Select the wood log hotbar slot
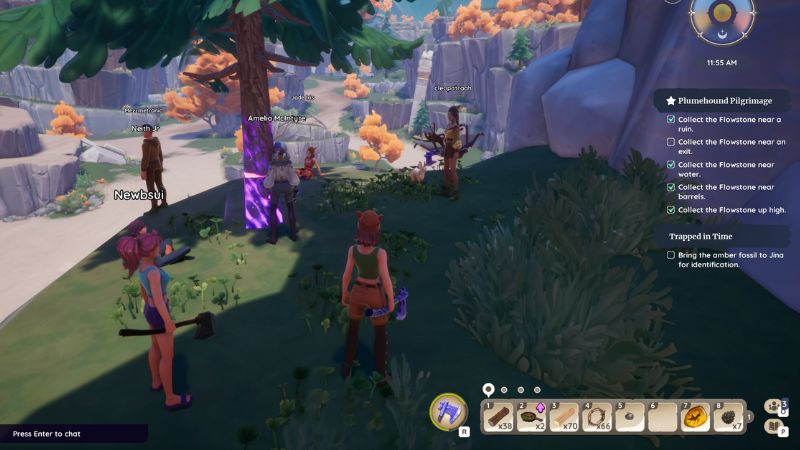This screenshot has height=450, width=800. (498, 415)
